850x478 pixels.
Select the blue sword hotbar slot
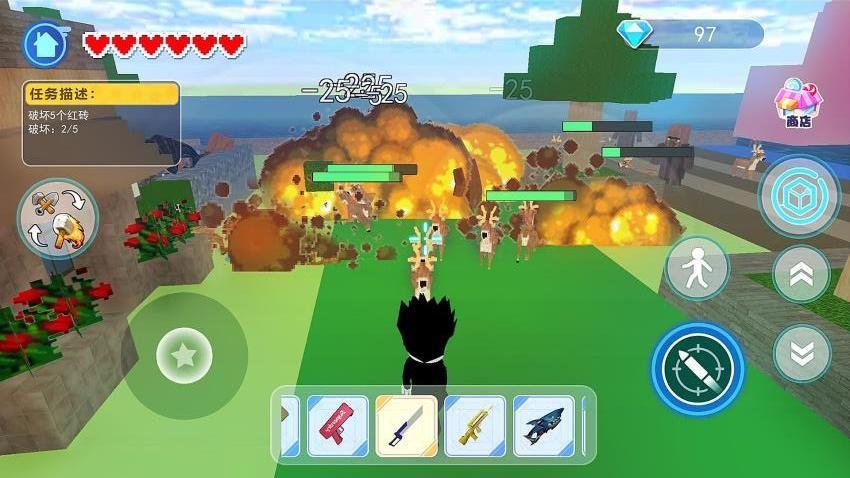(x=406, y=426)
